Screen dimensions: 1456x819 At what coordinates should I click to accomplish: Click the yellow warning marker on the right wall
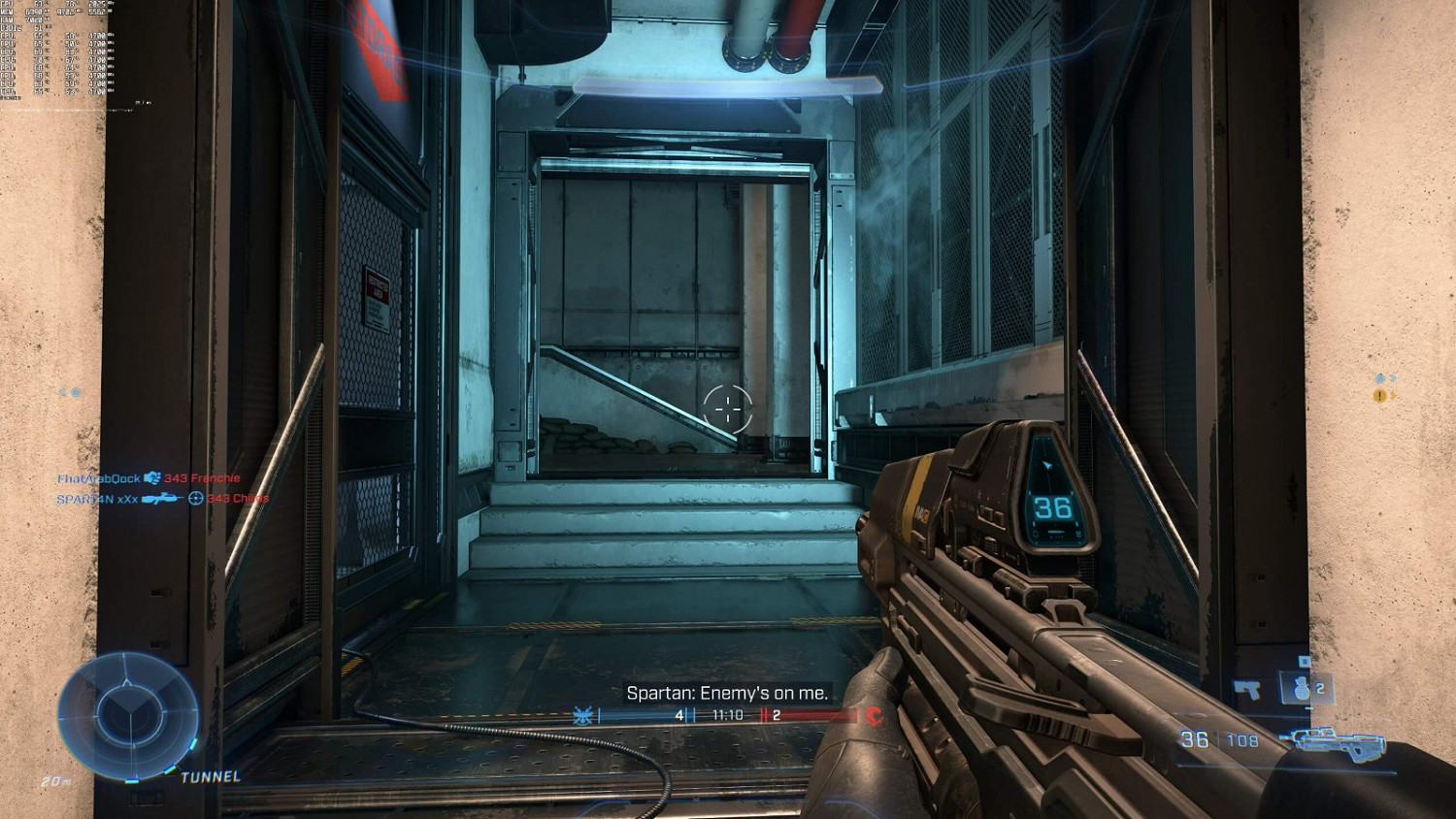pyautogui.click(x=1378, y=397)
